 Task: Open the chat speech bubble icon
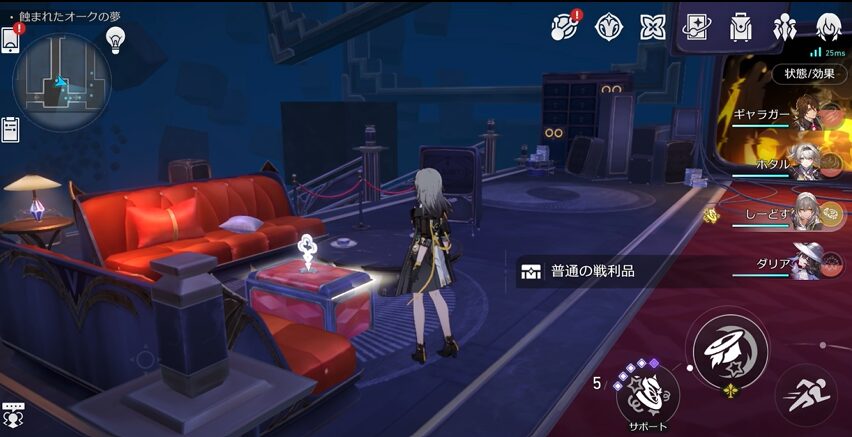pos(14,414)
